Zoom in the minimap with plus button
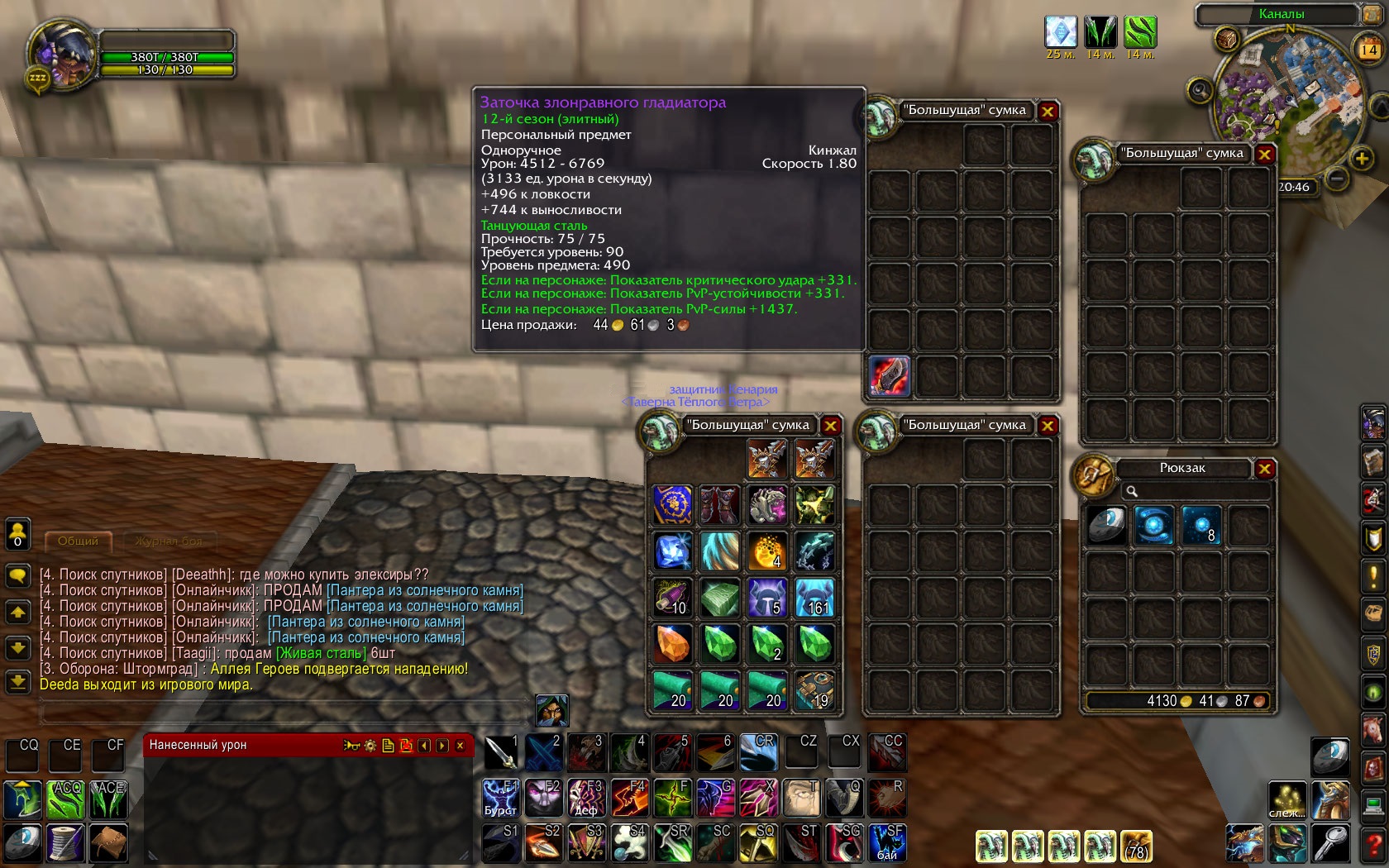This screenshot has width=1389, height=868. pos(1362,158)
